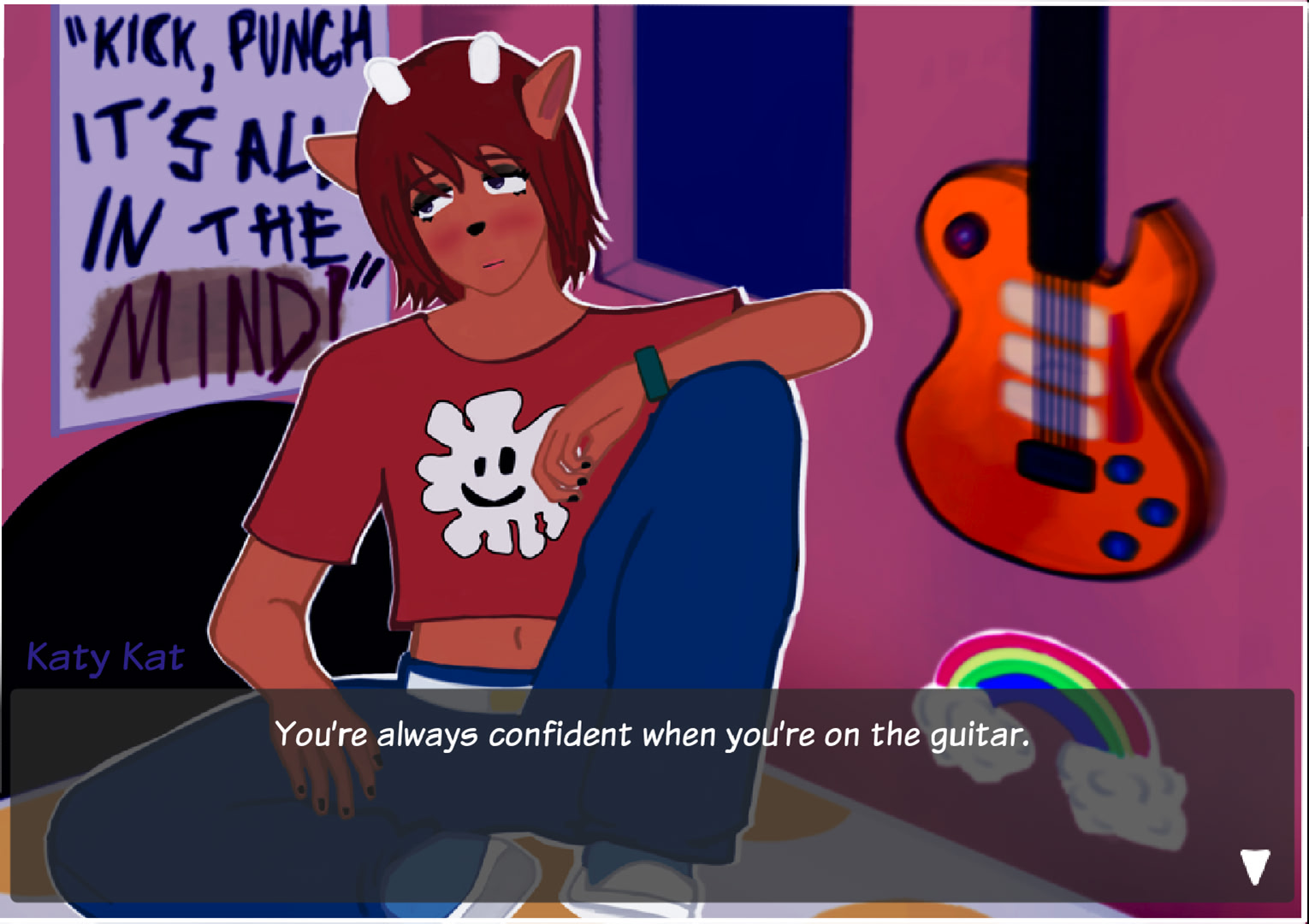Click the guitar's volume knob
Image resolution: width=1309 pixels, height=924 pixels.
[x=966, y=236]
